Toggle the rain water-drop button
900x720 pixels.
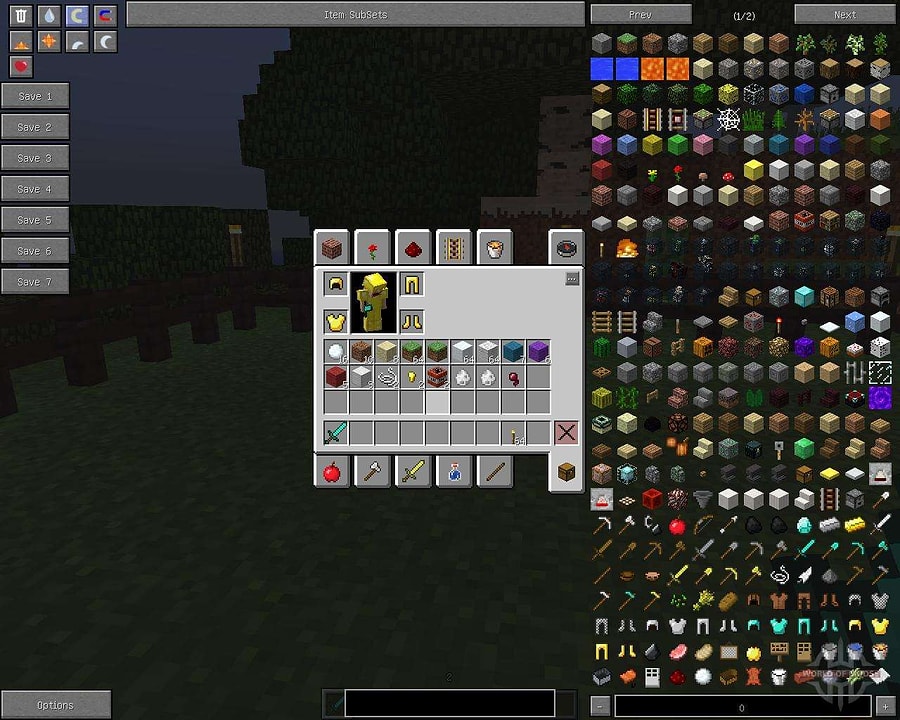(49, 16)
